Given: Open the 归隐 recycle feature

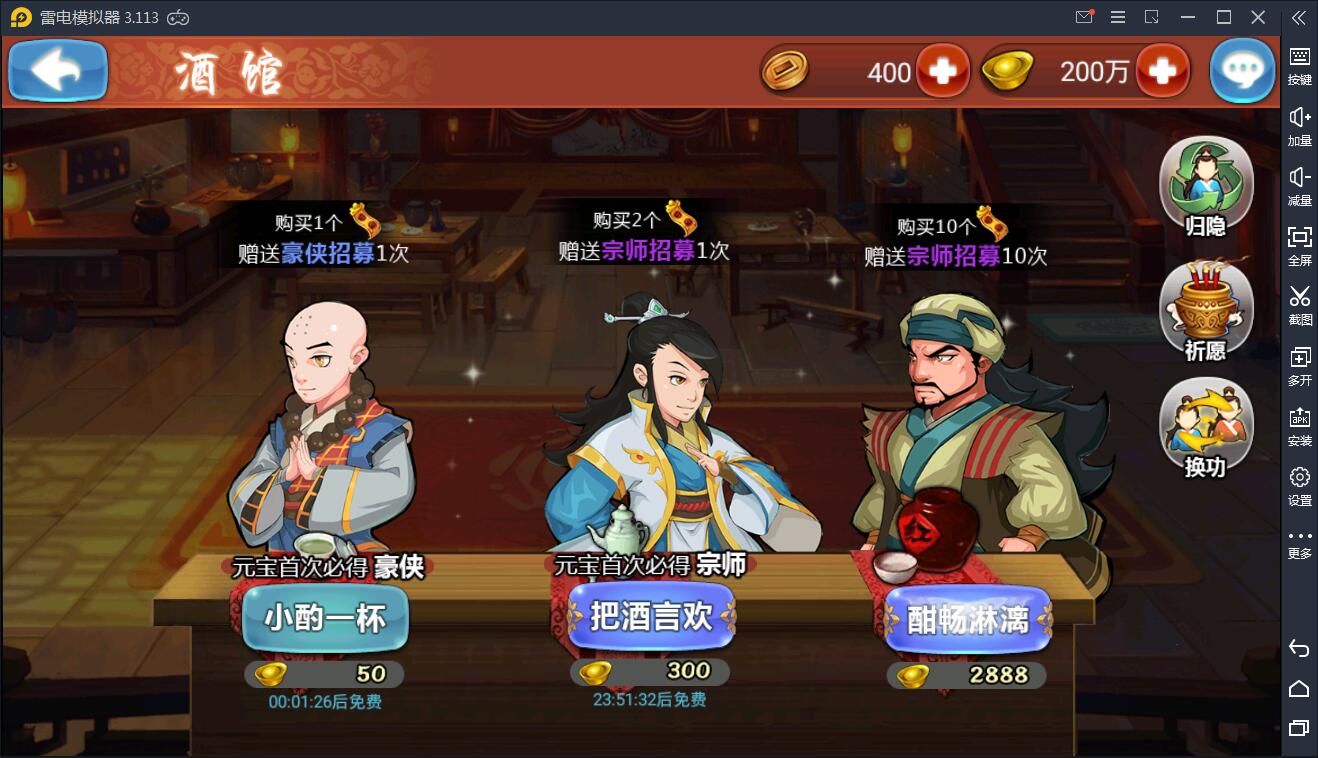Looking at the screenshot, I should (x=1204, y=178).
